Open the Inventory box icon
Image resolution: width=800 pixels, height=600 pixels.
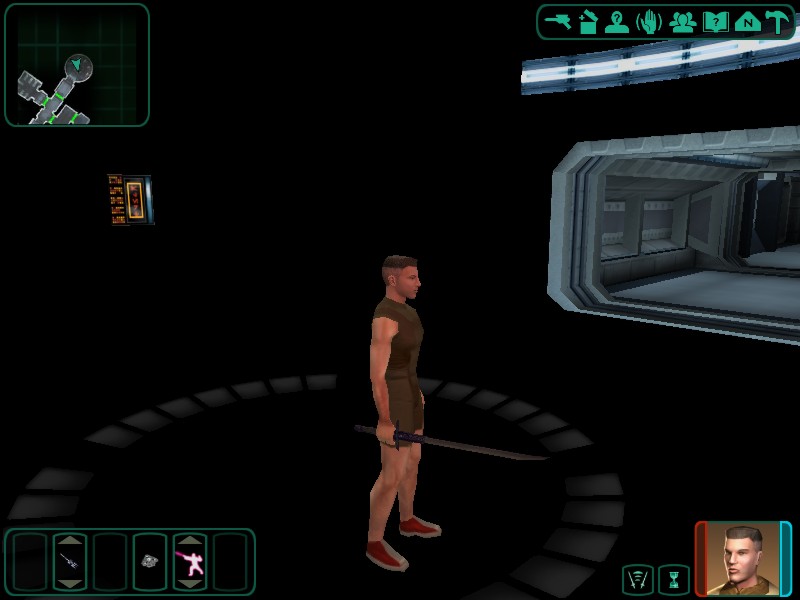click(x=588, y=22)
